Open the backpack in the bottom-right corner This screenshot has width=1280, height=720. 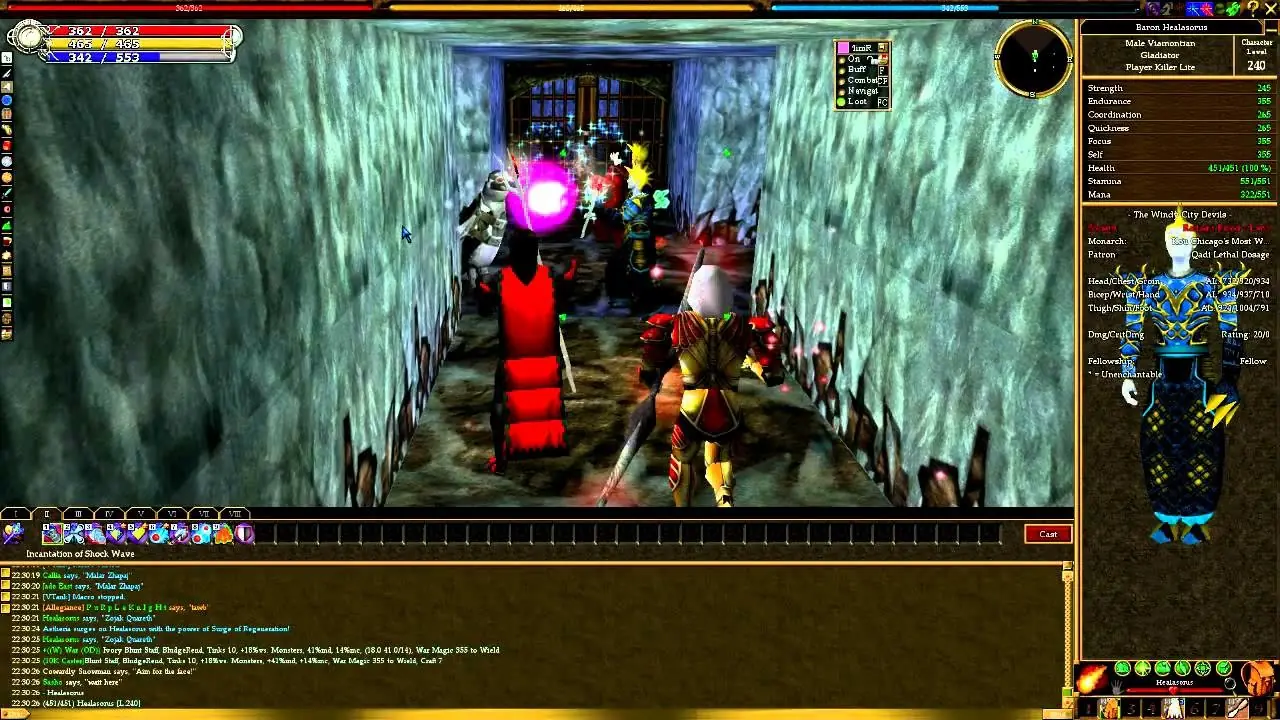point(1255,678)
